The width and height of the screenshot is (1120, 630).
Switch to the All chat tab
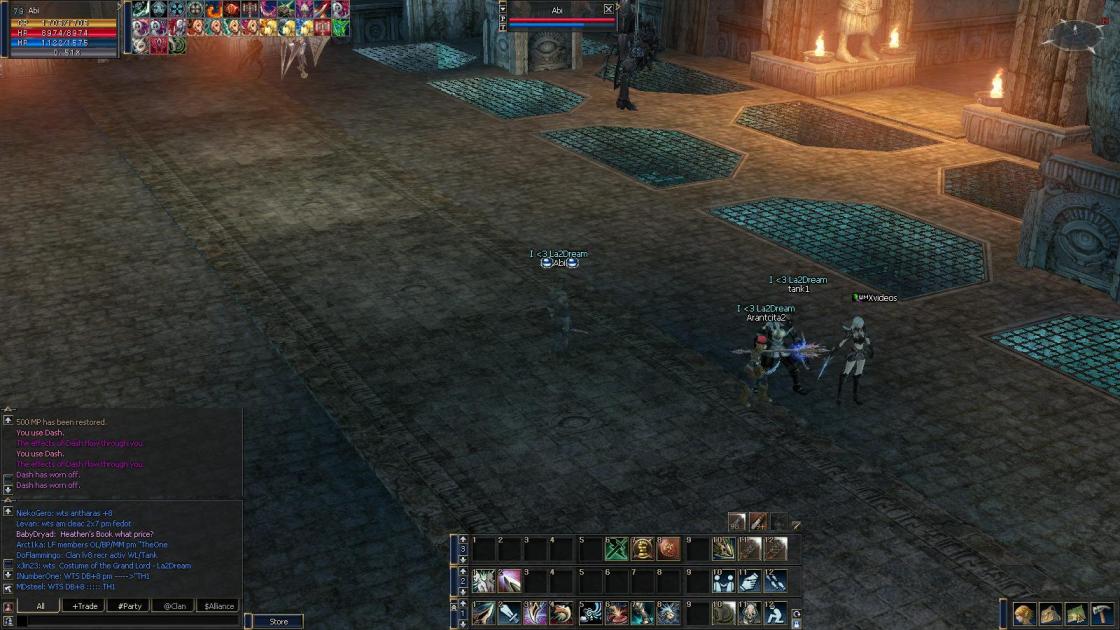(x=41, y=606)
